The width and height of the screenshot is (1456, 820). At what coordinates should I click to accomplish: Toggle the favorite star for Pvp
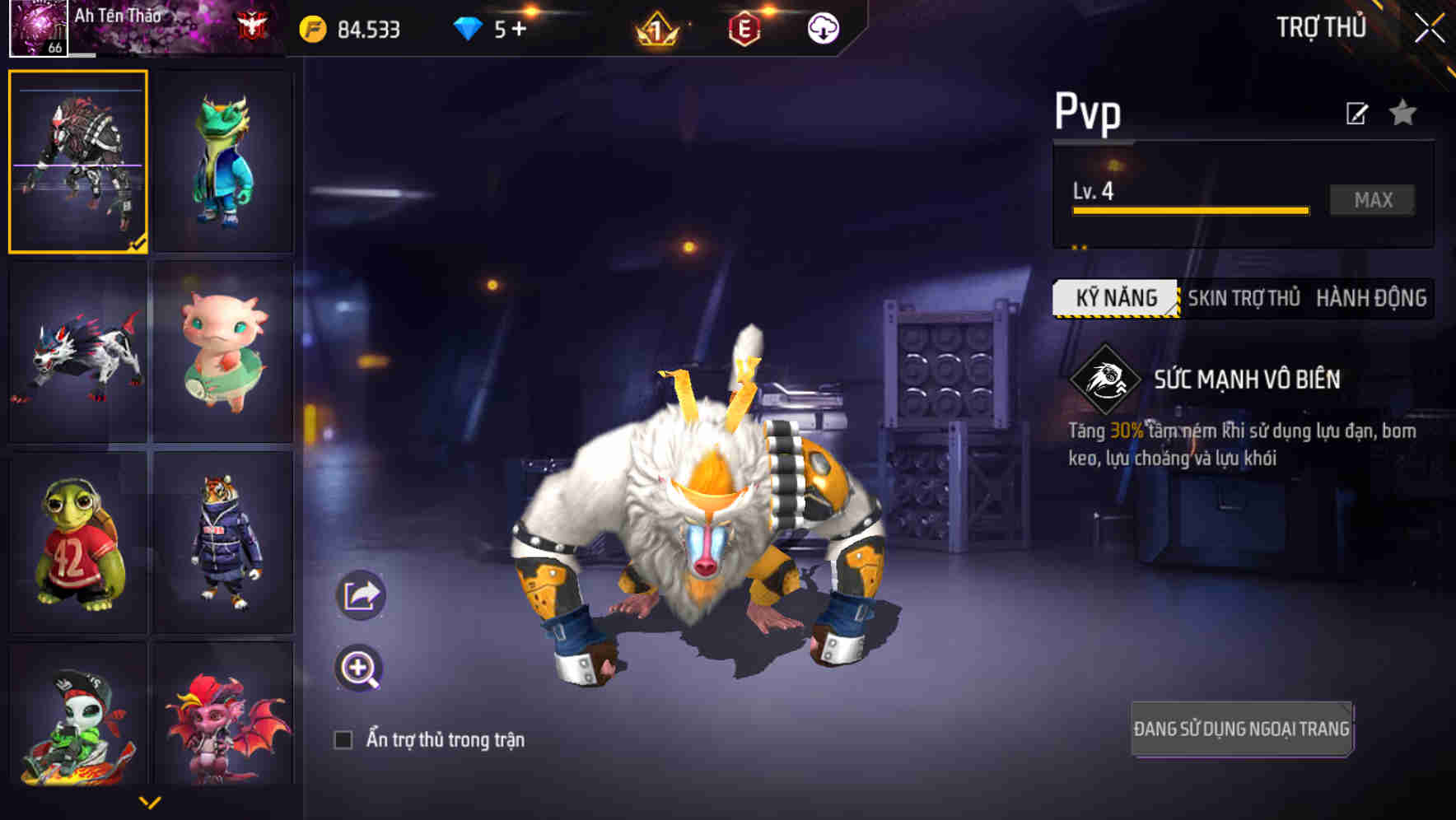(x=1403, y=114)
